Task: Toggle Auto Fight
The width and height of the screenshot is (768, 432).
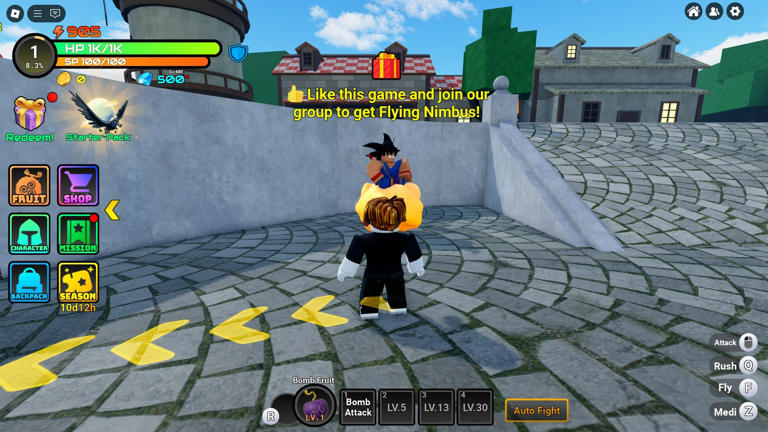Action: (x=537, y=410)
